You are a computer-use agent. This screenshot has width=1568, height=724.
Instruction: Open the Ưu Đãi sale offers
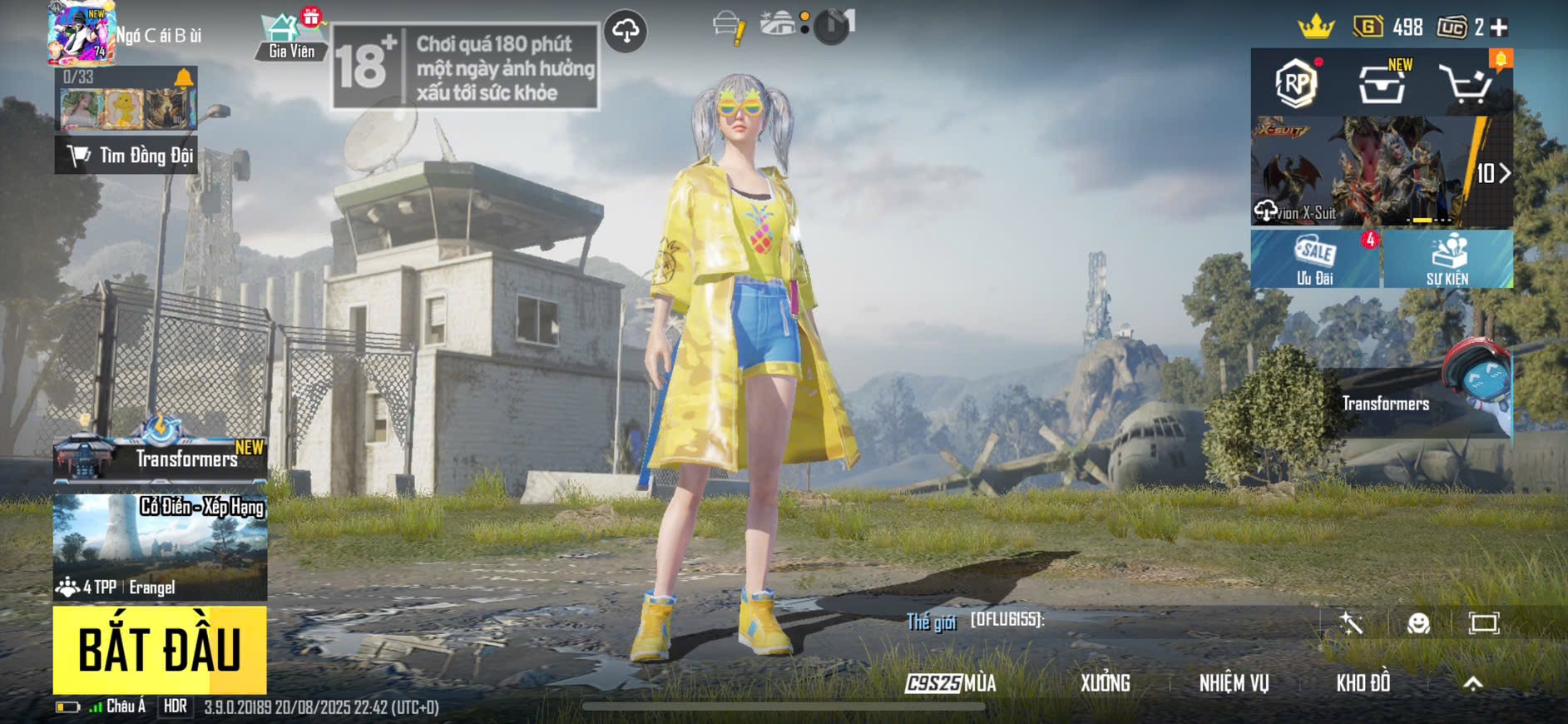(1315, 260)
